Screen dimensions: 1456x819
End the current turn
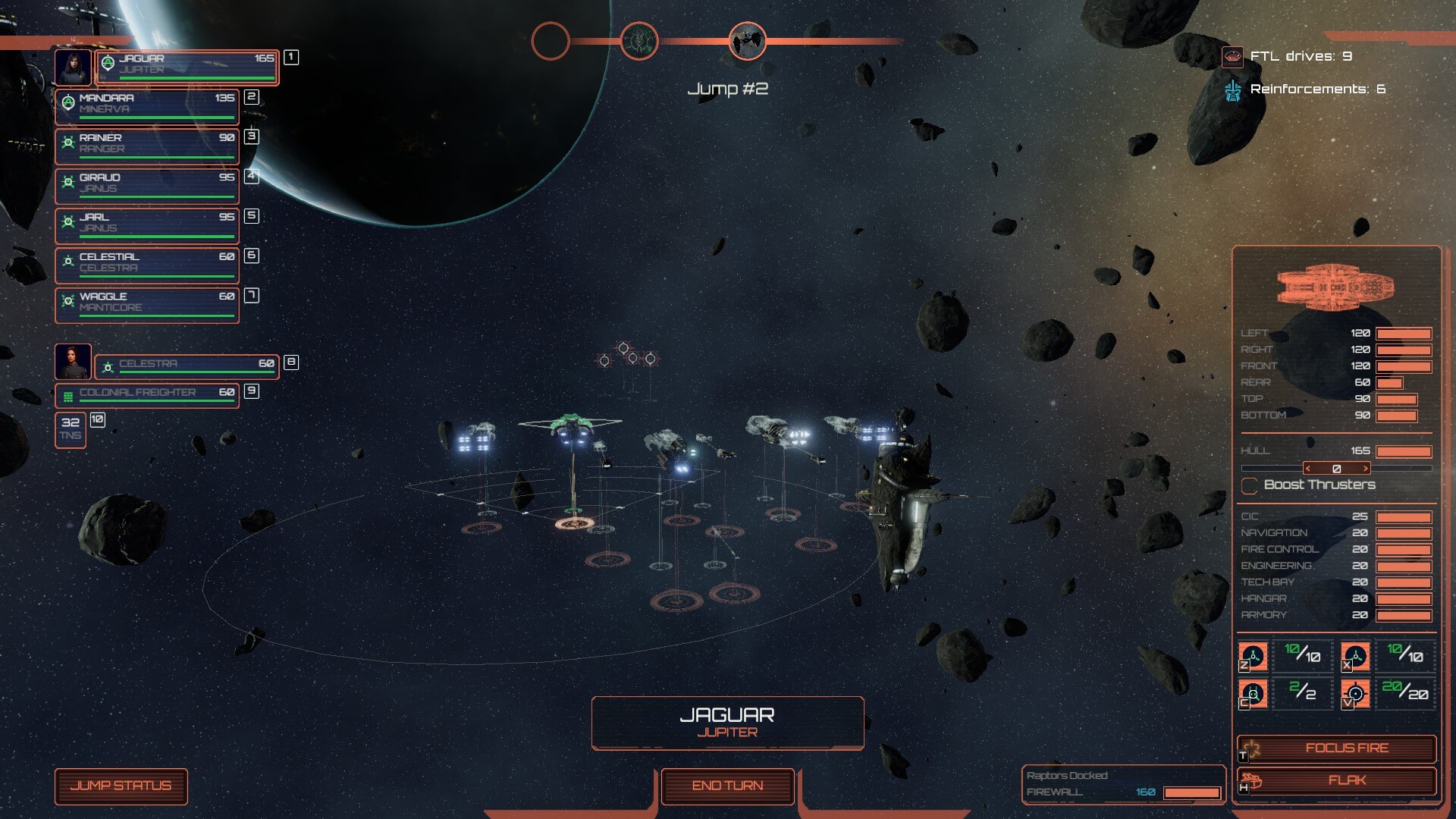727,786
